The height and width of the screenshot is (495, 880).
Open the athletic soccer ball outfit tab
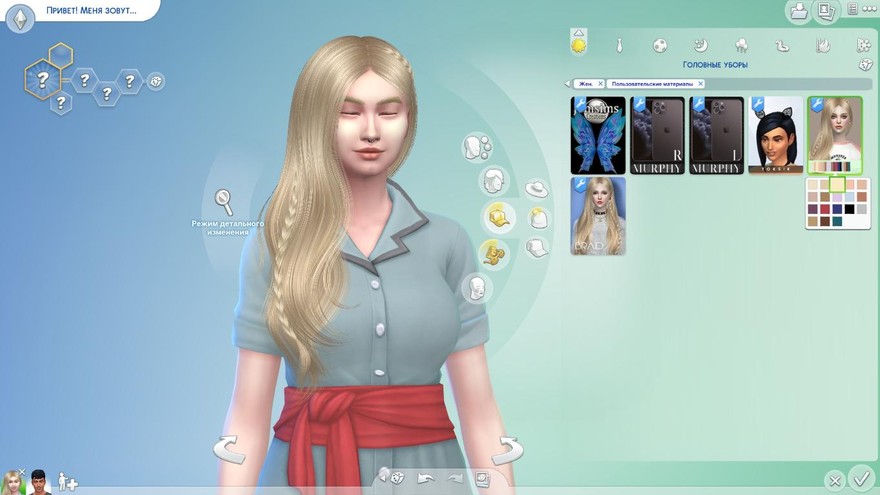click(661, 46)
